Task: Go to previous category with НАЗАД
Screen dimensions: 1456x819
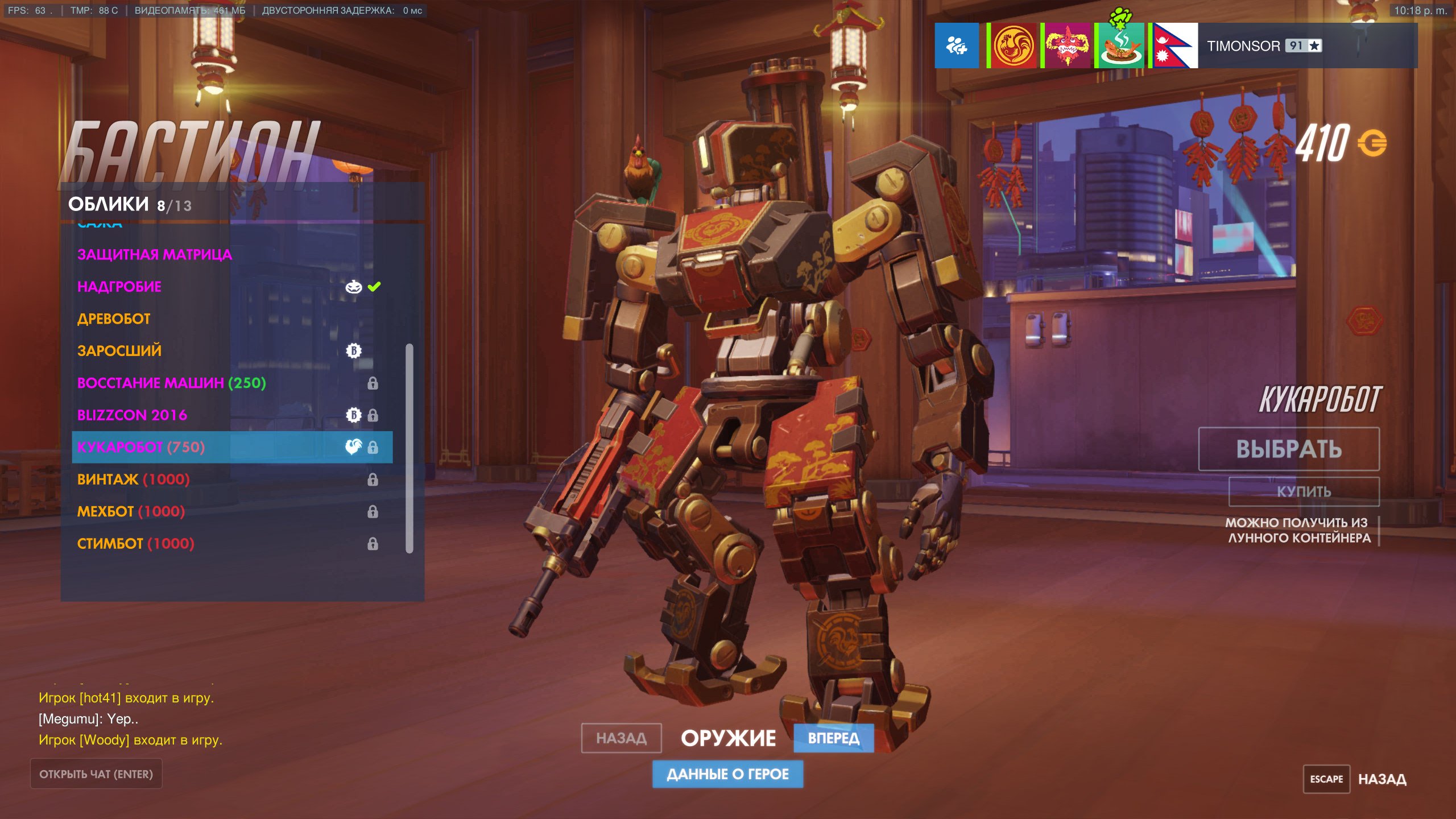Action: coord(621,738)
